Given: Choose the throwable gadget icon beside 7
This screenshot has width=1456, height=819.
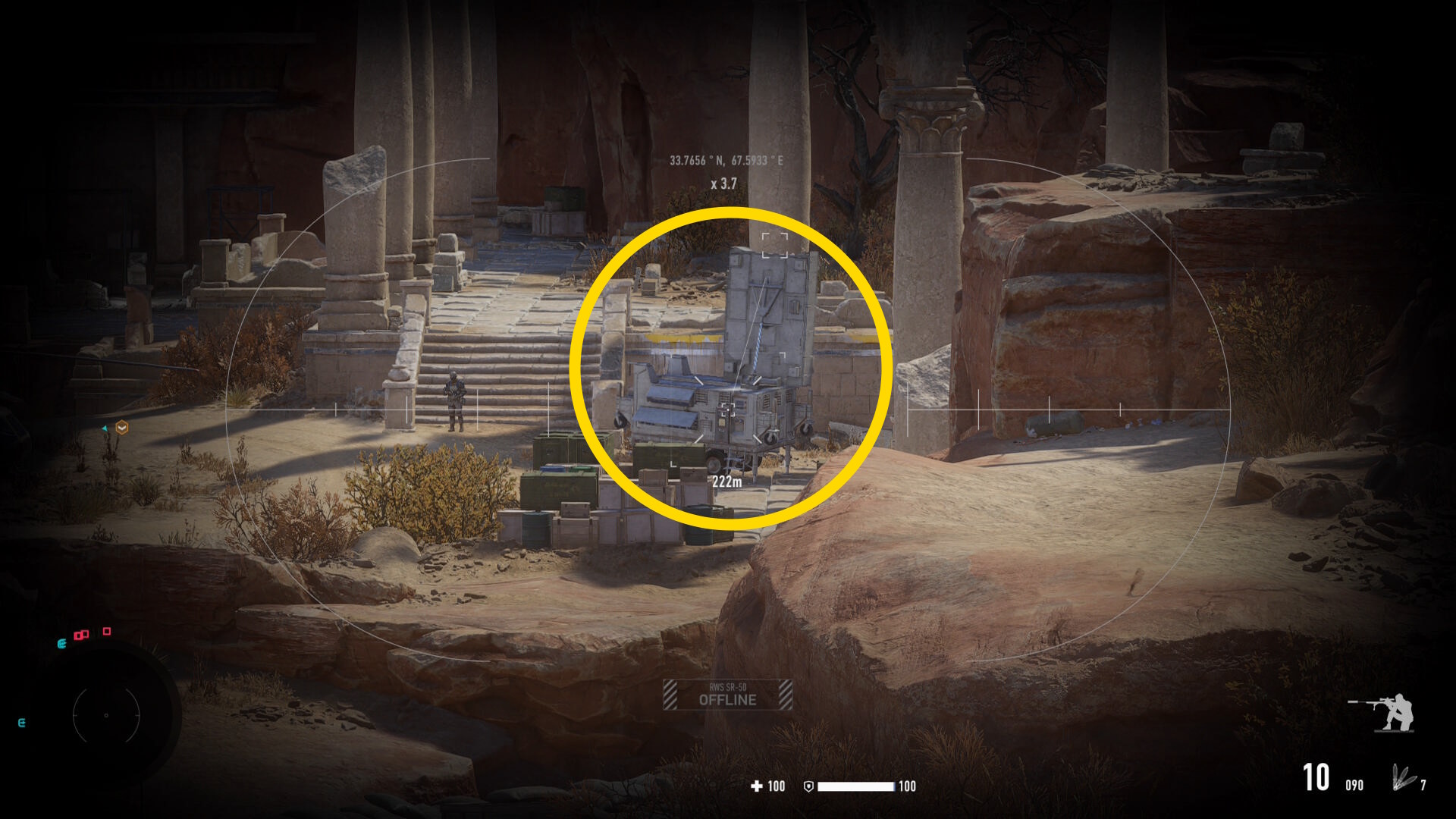Looking at the screenshot, I should [x=1403, y=778].
